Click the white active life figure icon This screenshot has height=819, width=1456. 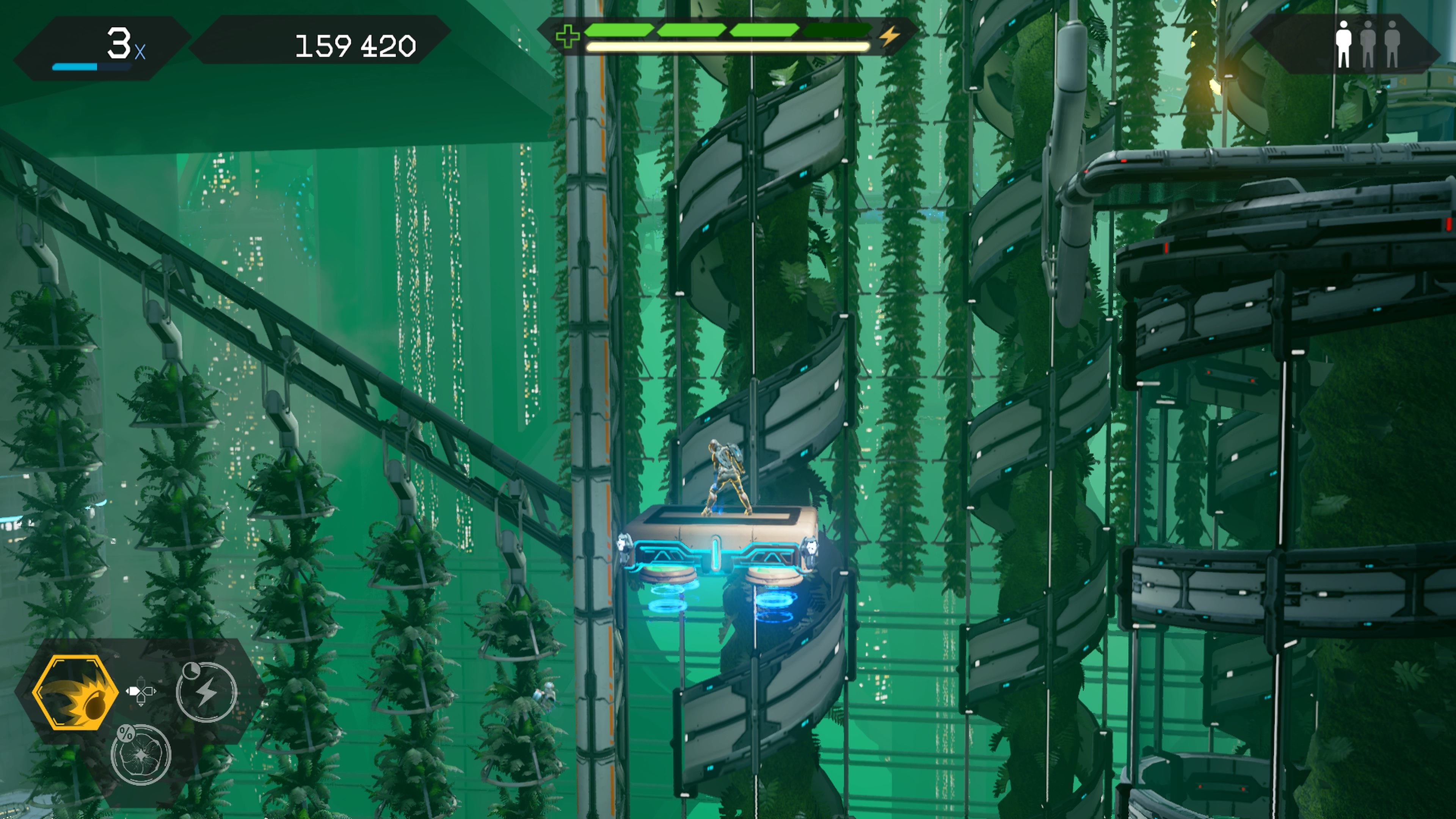click(1343, 44)
